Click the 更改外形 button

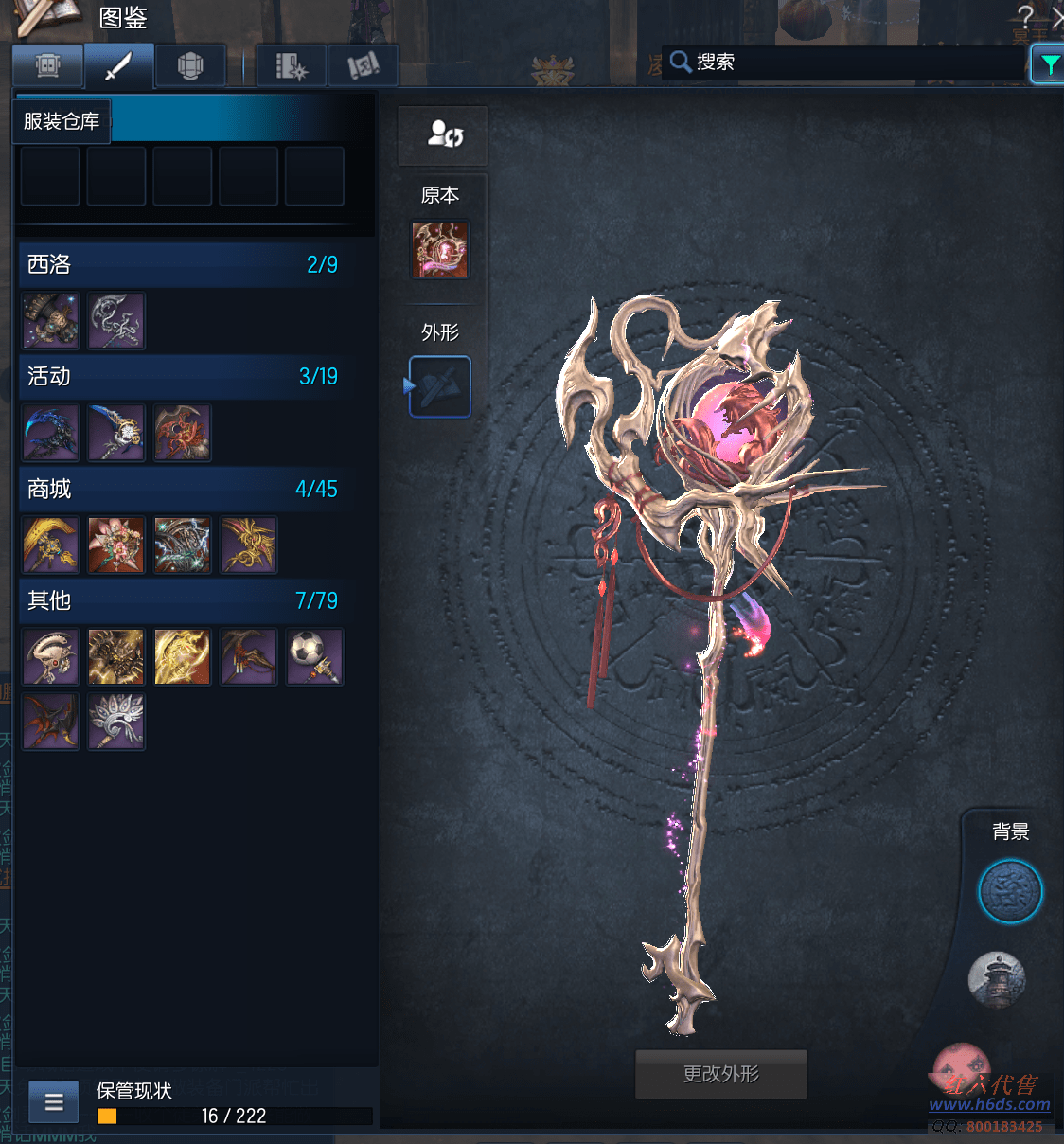(x=720, y=1074)
